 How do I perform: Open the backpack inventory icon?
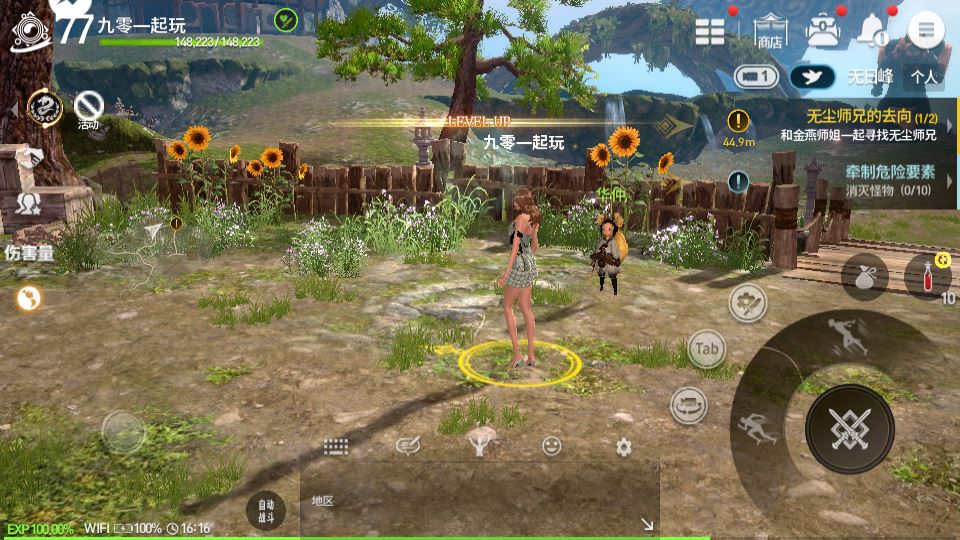[822, 31]
